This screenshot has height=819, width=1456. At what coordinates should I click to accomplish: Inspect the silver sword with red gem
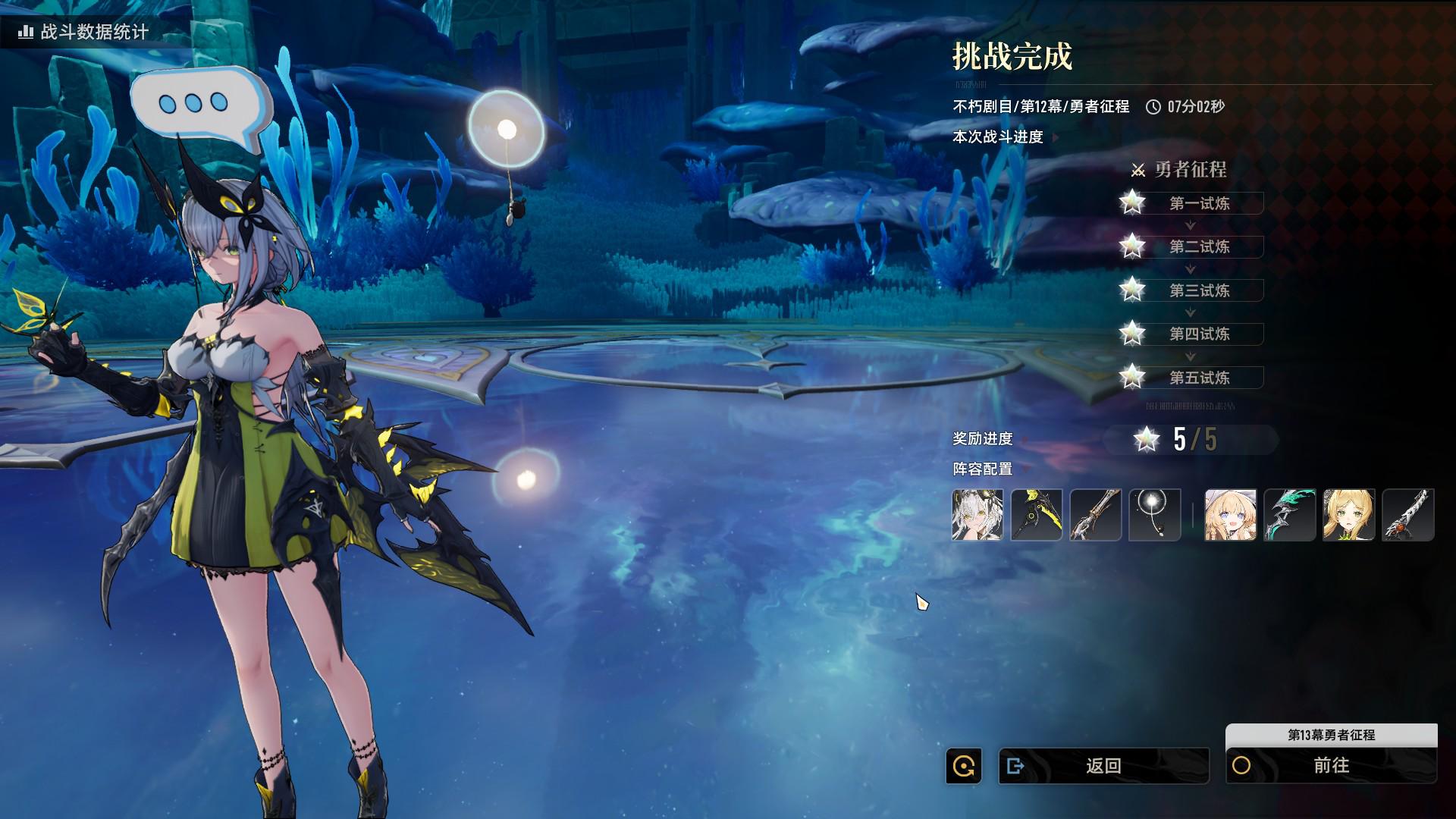(x=1408, y=515)
